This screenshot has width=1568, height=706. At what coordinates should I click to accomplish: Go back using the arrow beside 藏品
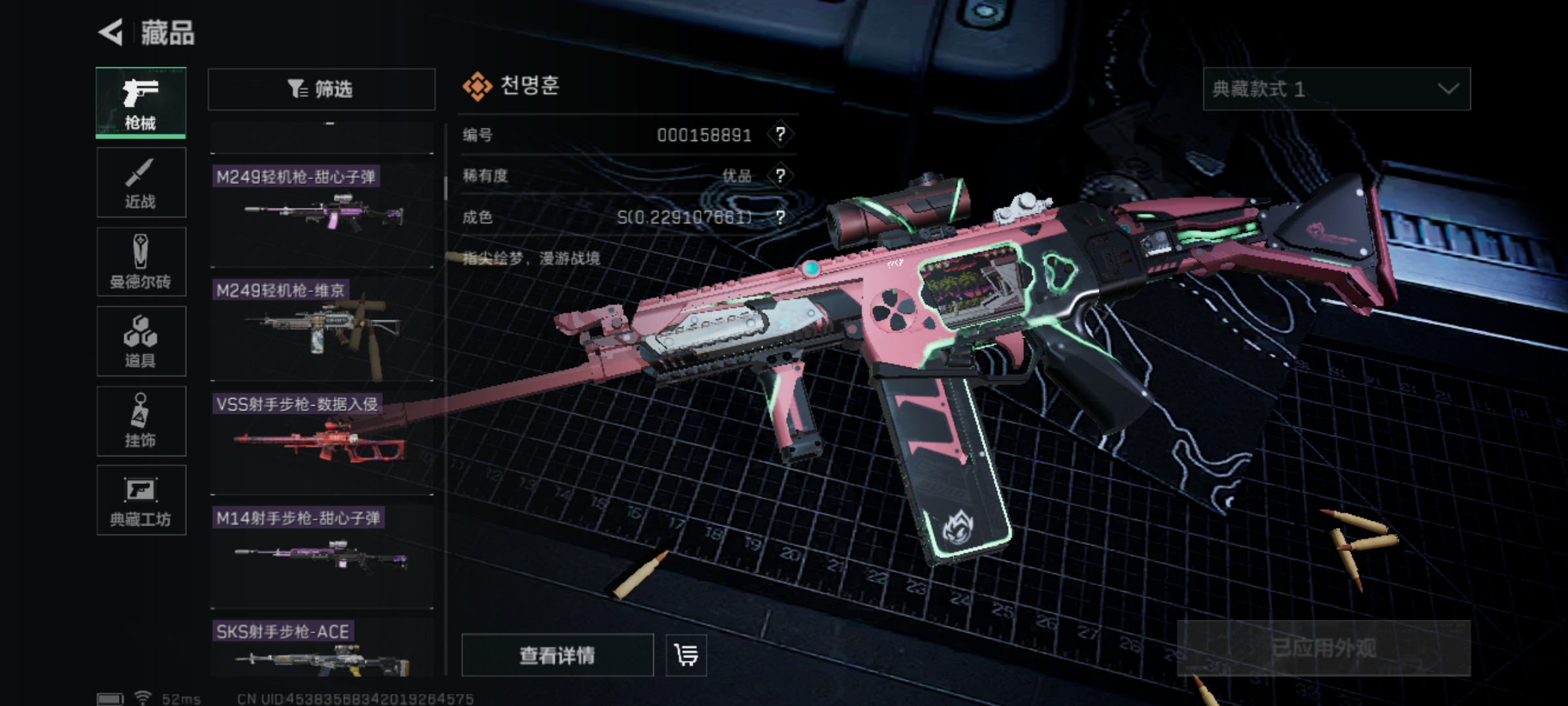click(112, 33)
